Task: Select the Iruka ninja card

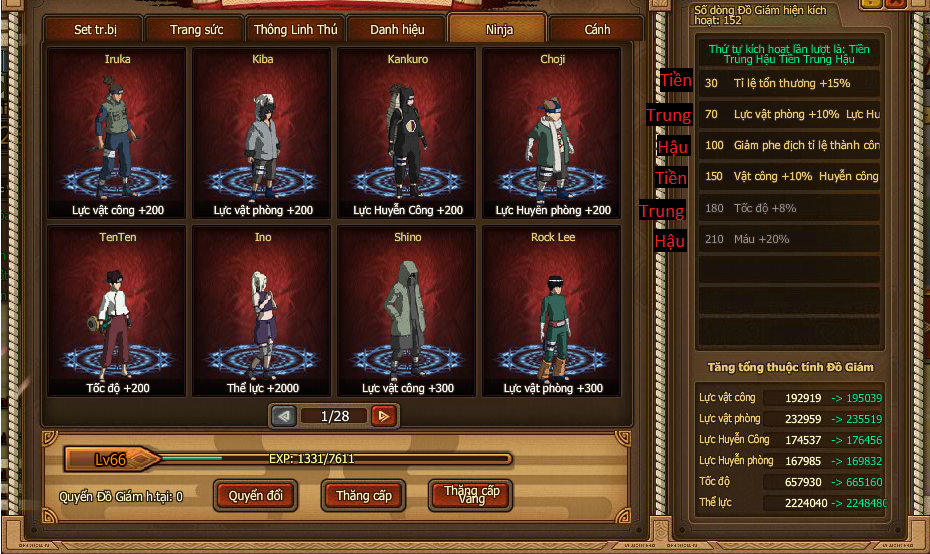Action: (x=117, y=133)
